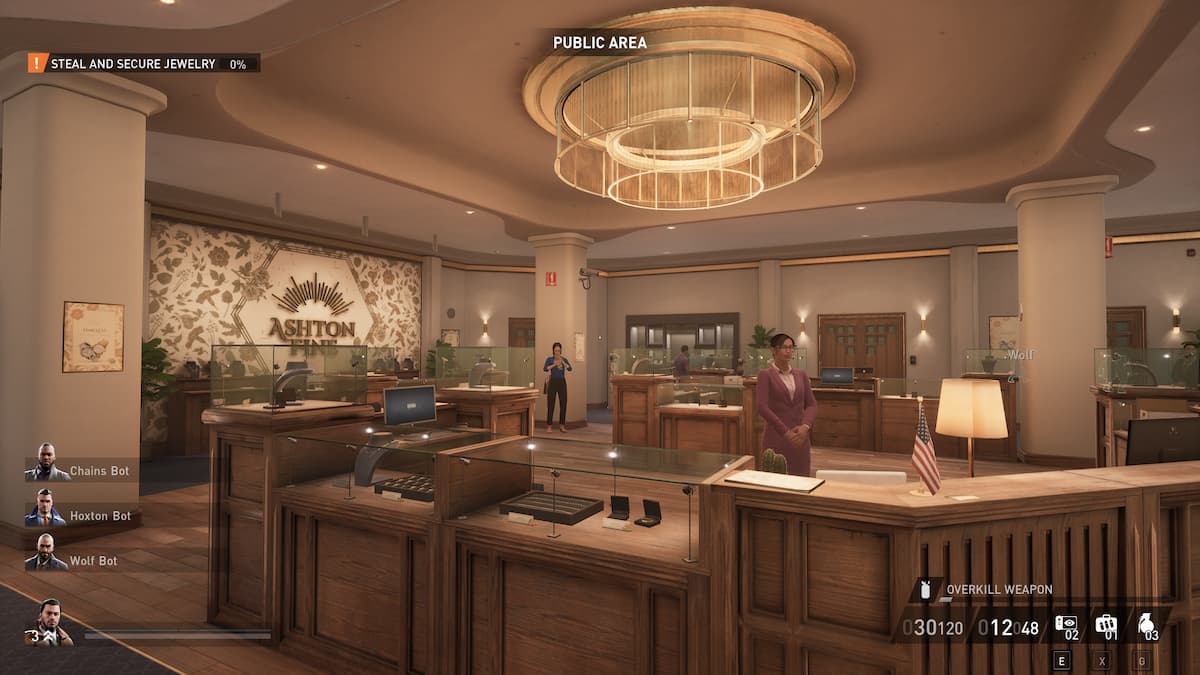The image size is (1200, 675).
Task: Select the deployable ammo bag icon
Action: 1106,625
